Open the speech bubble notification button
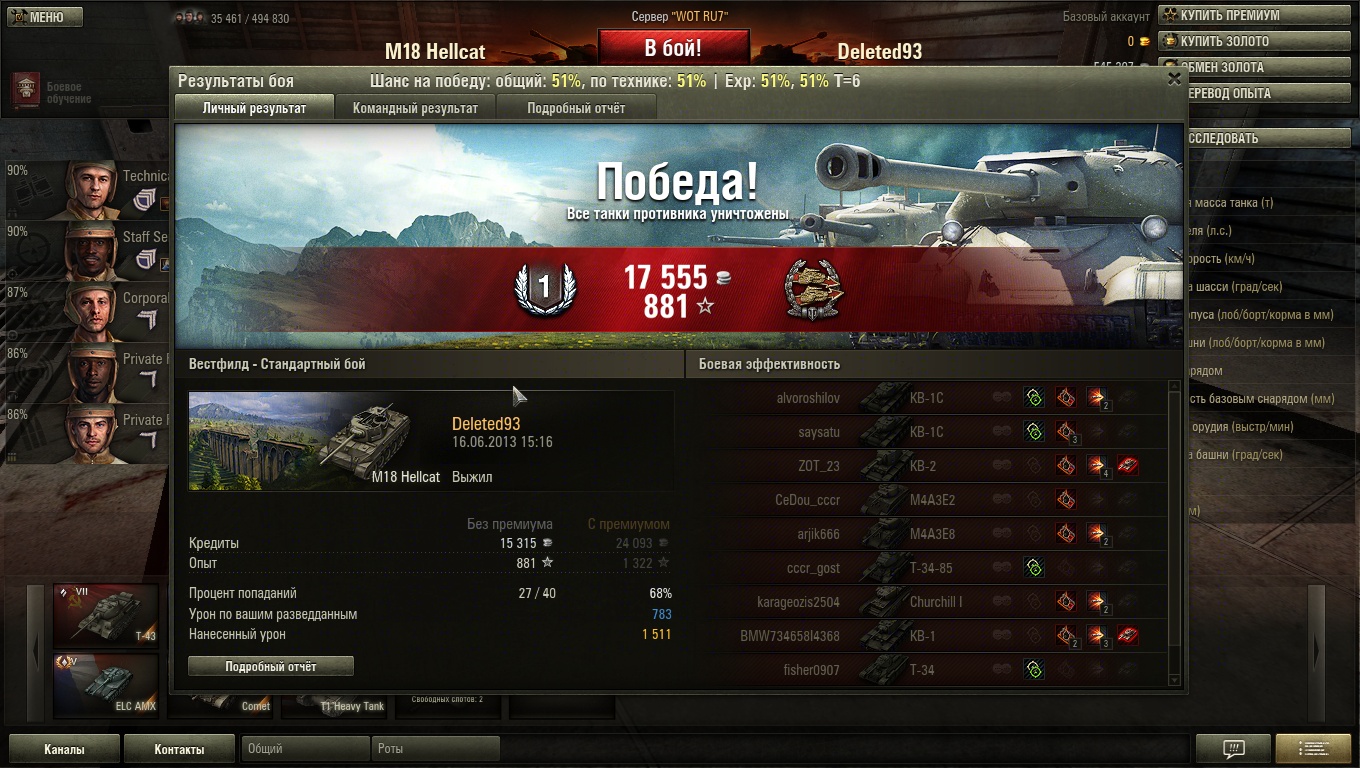This screenshot has width=1360, height=768. coord(1233,748)
